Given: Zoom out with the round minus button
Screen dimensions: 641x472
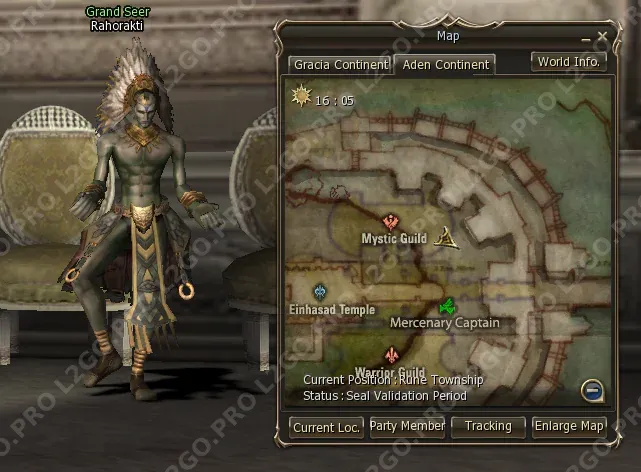Looking at the screenshot, I should (591, 391).
